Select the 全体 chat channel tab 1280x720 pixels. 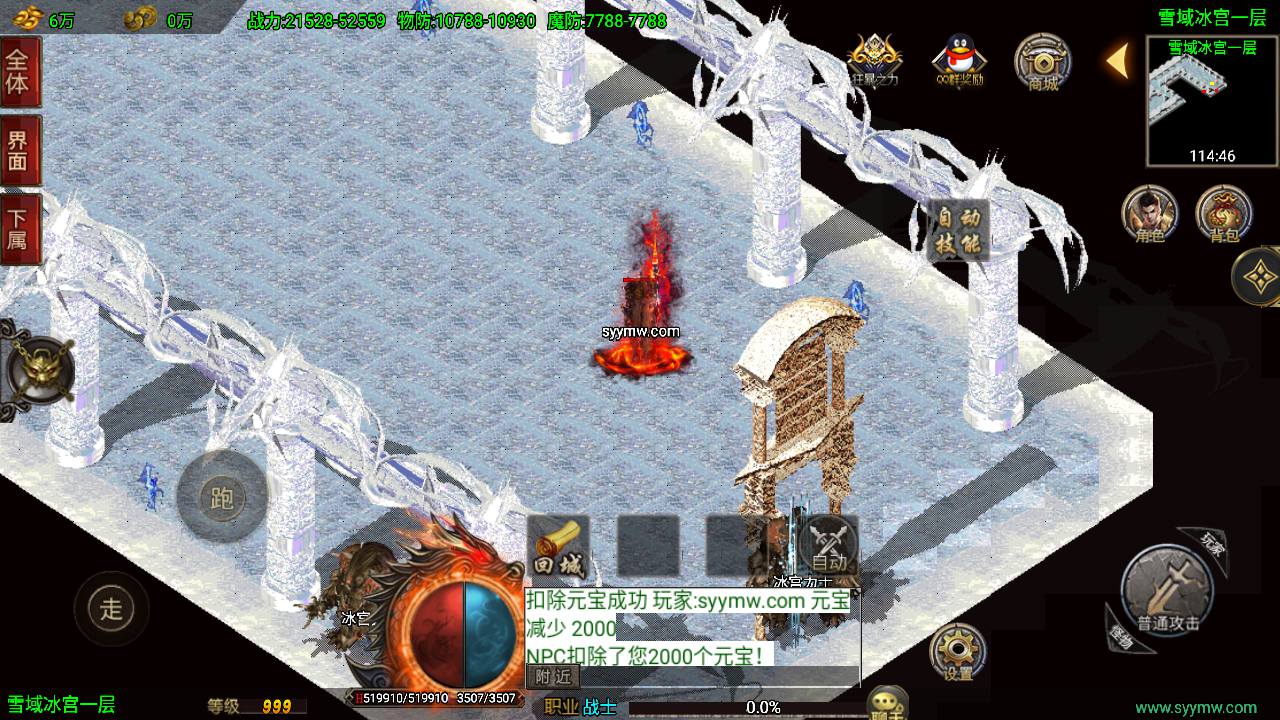[x=19, y=70]
